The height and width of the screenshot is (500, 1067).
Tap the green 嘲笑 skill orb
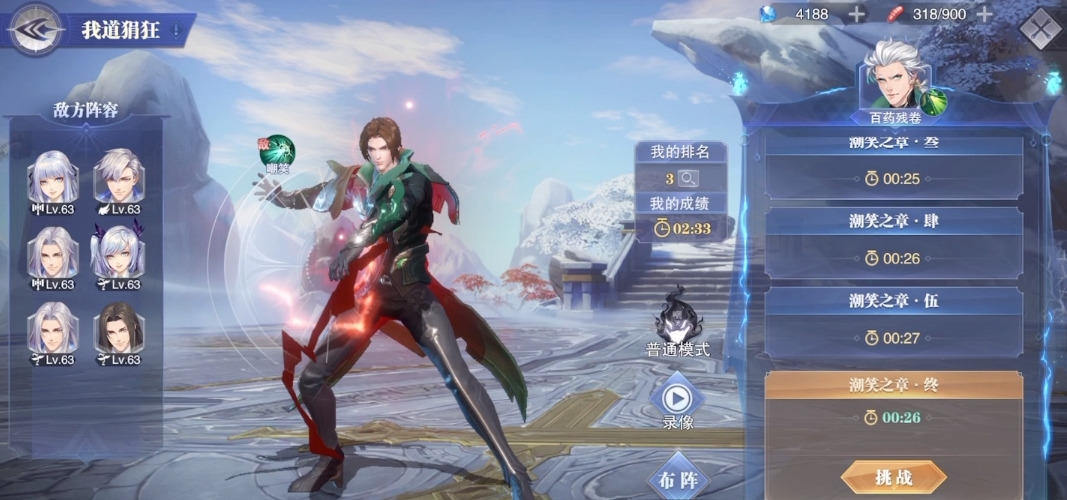coord(277,152)
